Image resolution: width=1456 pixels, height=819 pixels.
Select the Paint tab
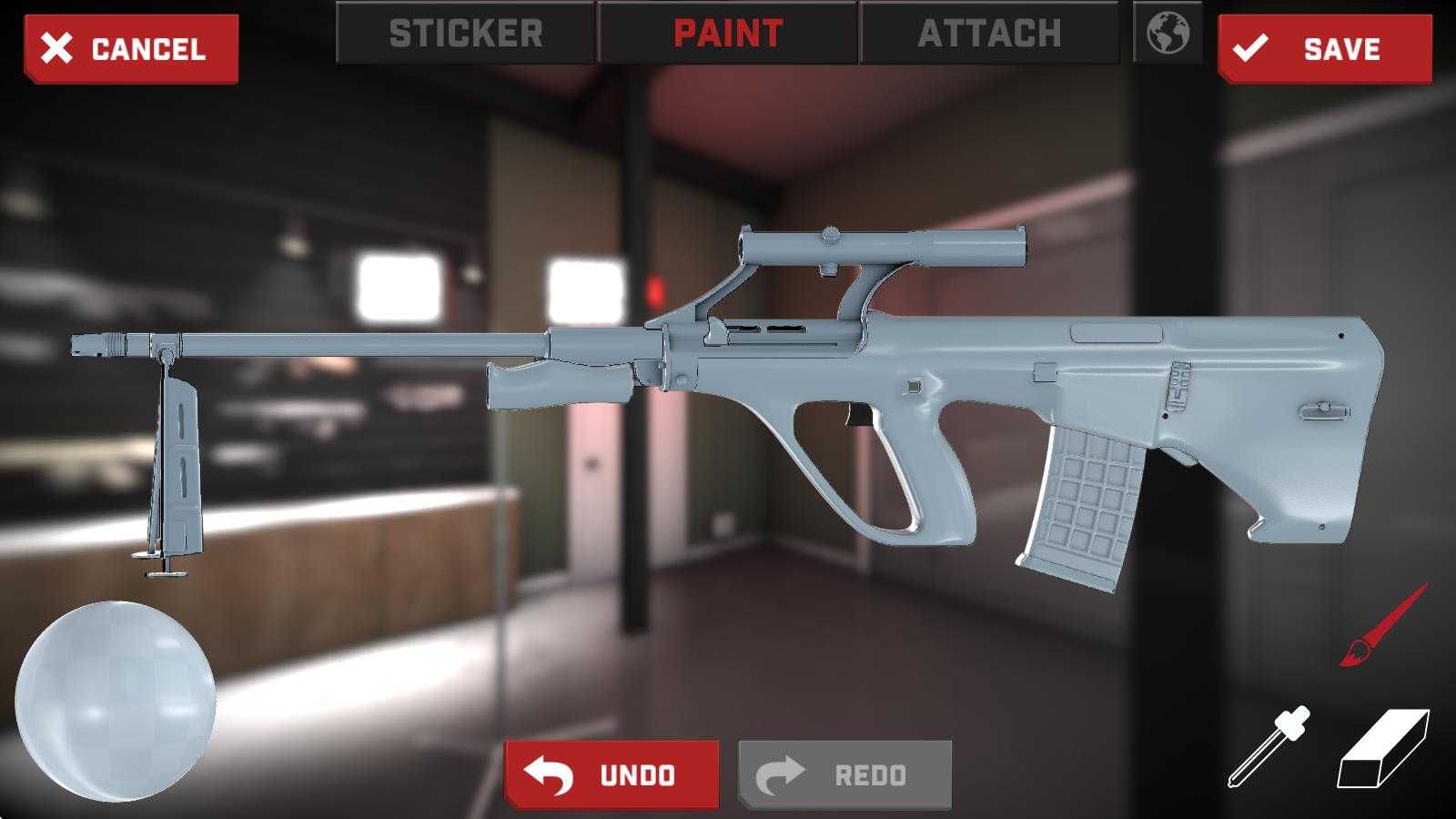(x=728, y=34)
